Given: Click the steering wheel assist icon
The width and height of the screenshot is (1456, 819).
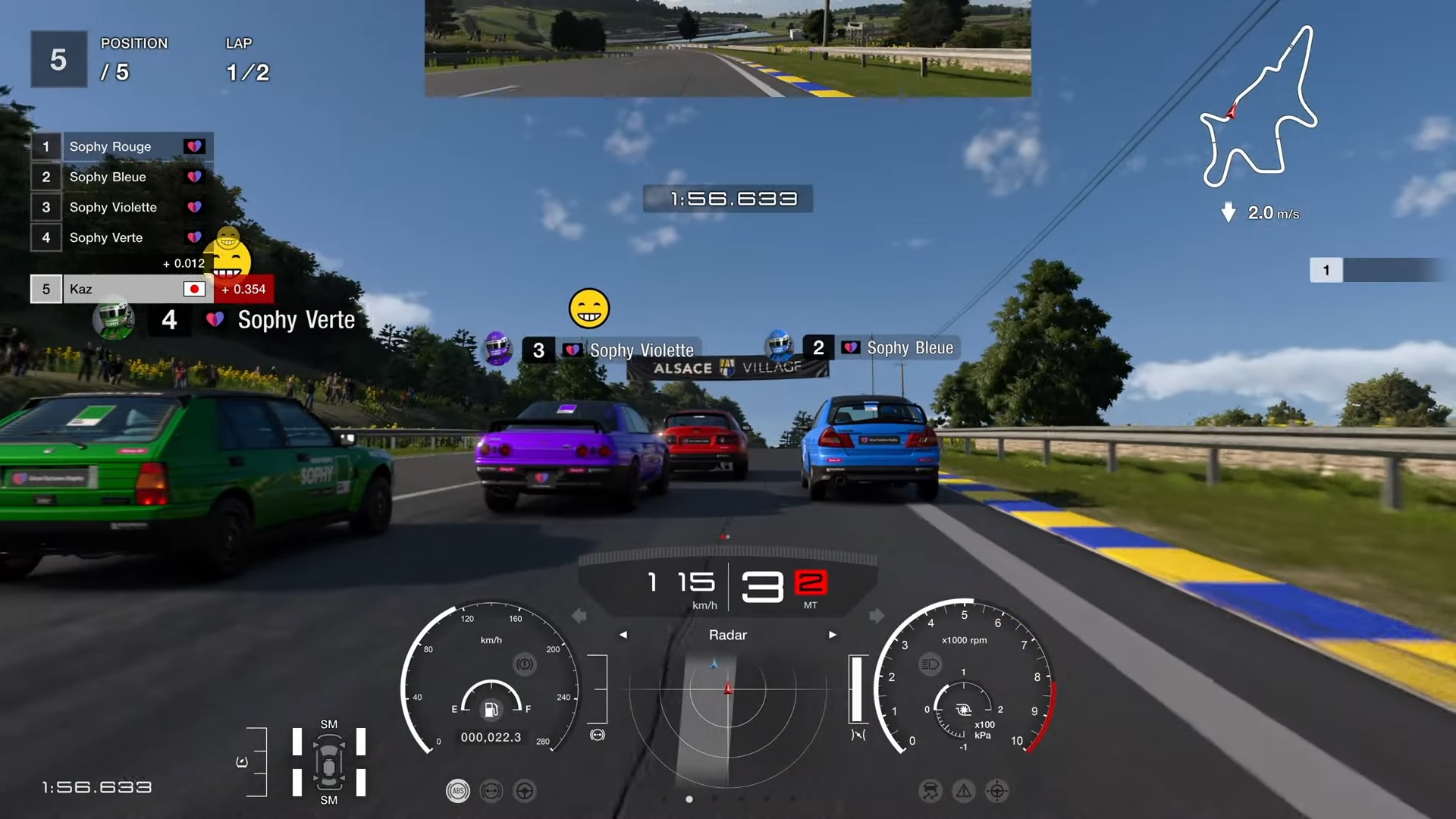Looking at the screenshot, I should 524,791.
